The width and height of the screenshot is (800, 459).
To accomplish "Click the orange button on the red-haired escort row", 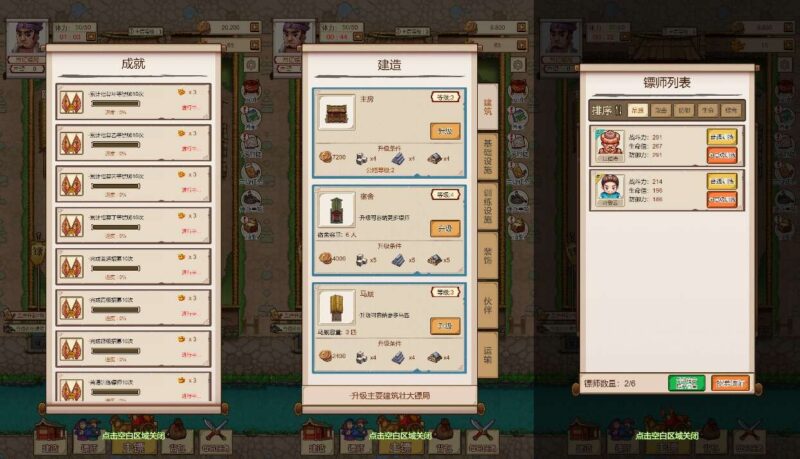I will coord(721,155).
